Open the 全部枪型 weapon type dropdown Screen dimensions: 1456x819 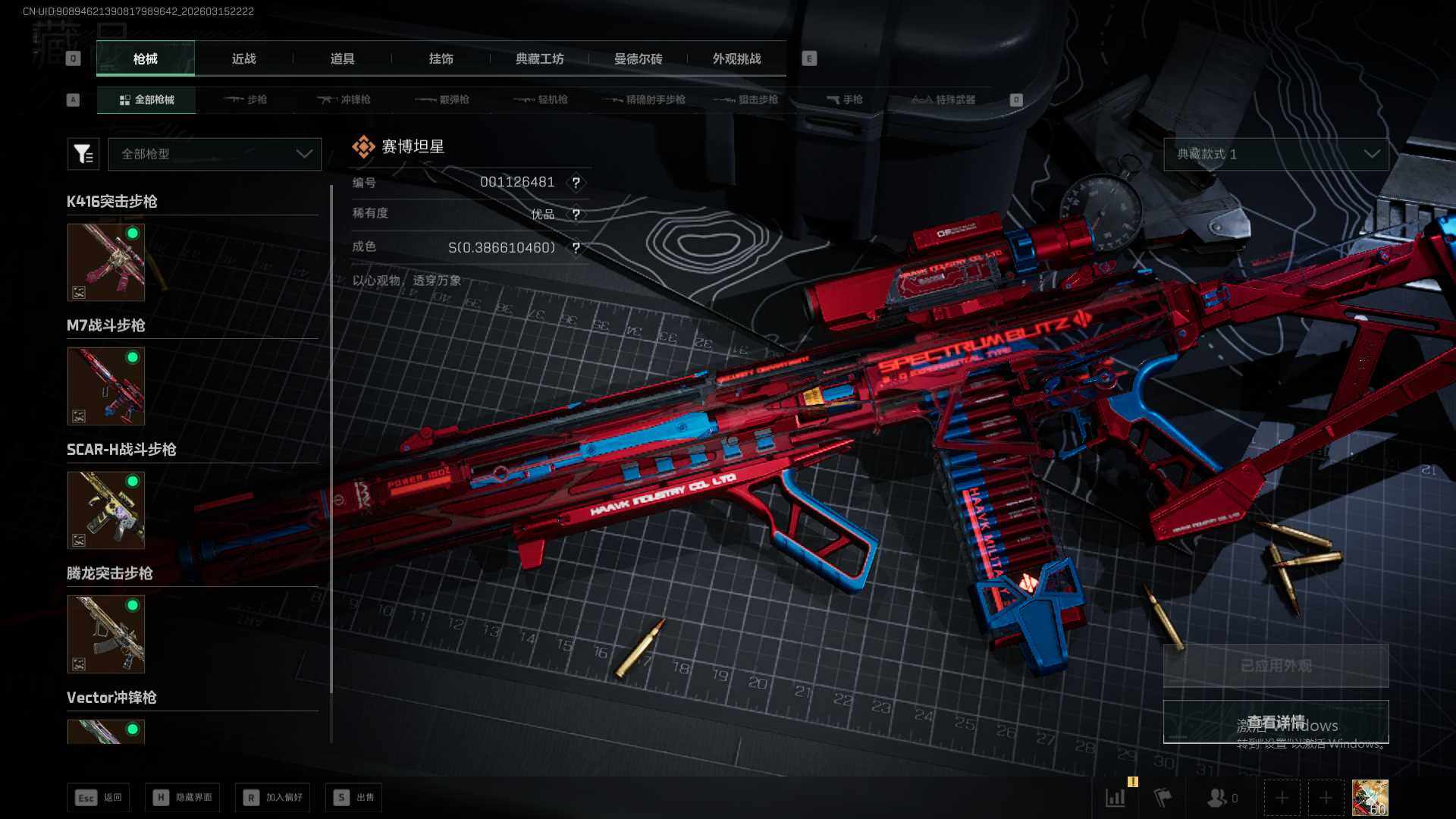point(215,154)
